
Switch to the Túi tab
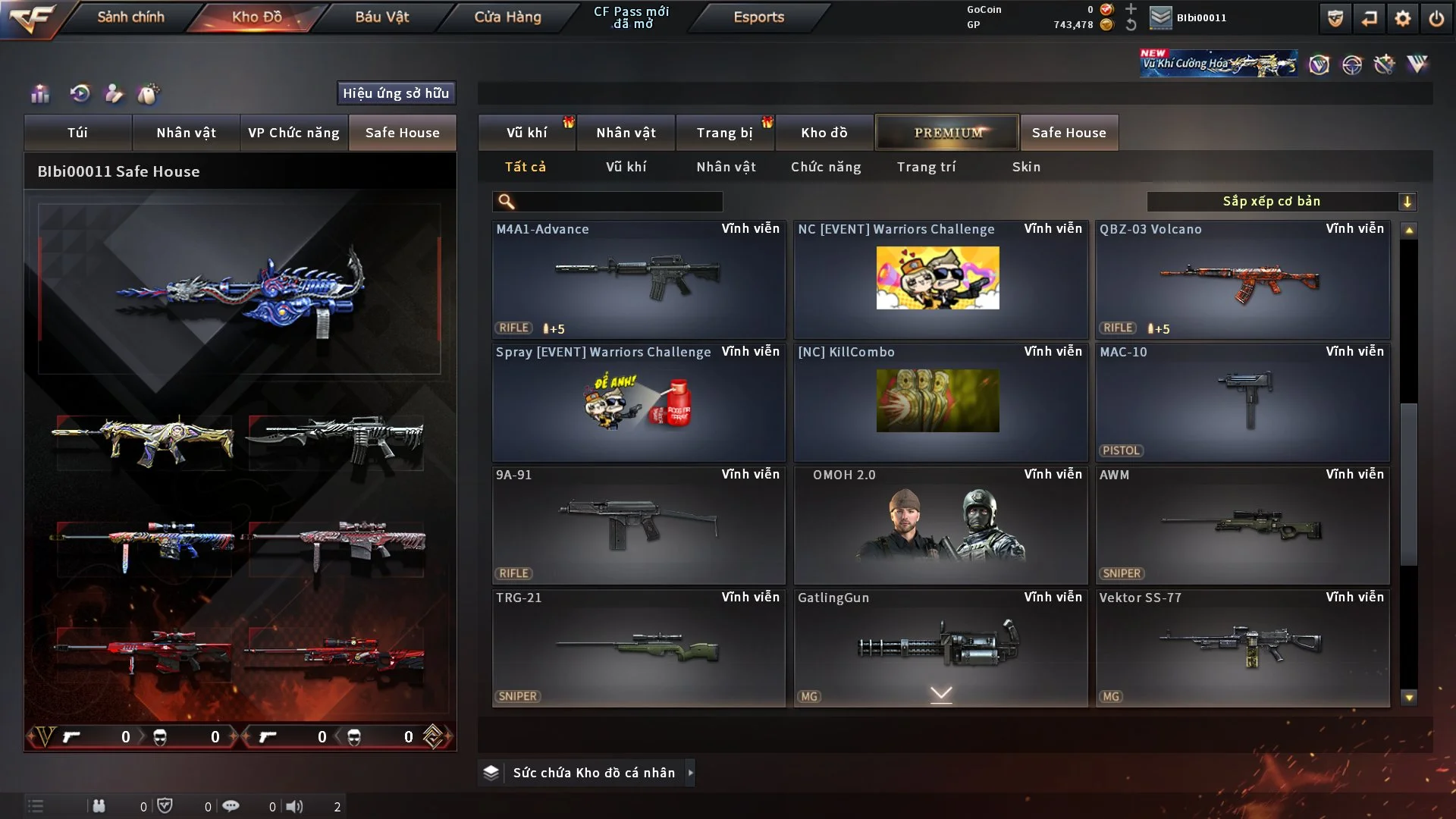coord(77,133)
